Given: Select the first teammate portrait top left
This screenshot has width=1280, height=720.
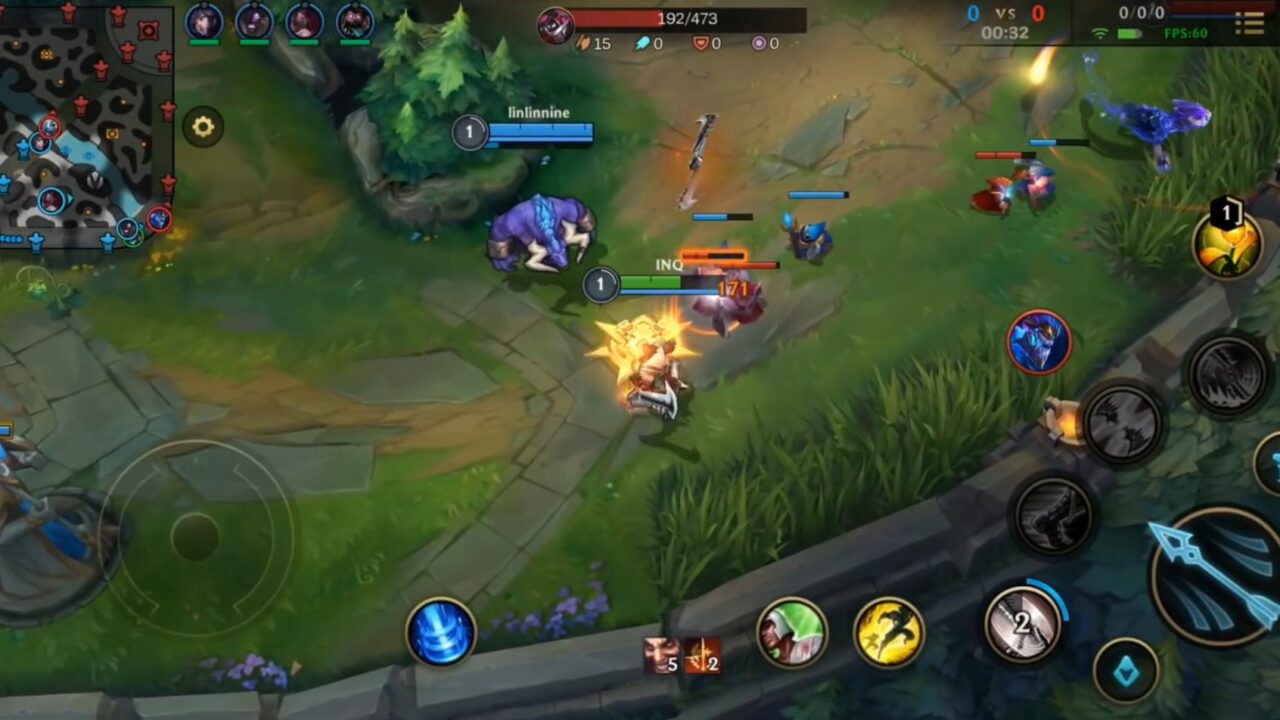Looking at the screenshot, I should click(x=203, y=20).
